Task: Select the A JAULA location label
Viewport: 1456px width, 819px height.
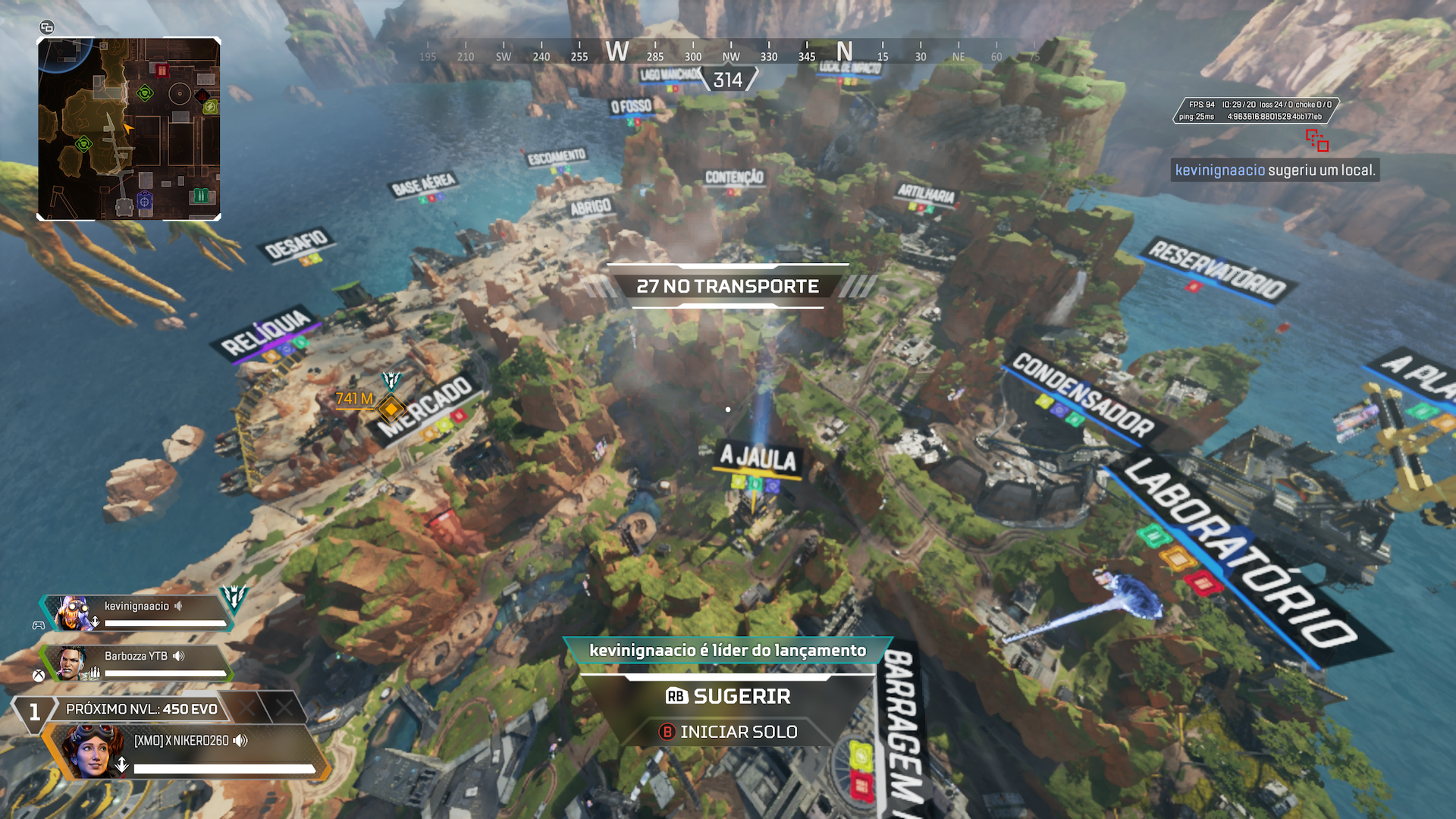Action: [758, 457]
